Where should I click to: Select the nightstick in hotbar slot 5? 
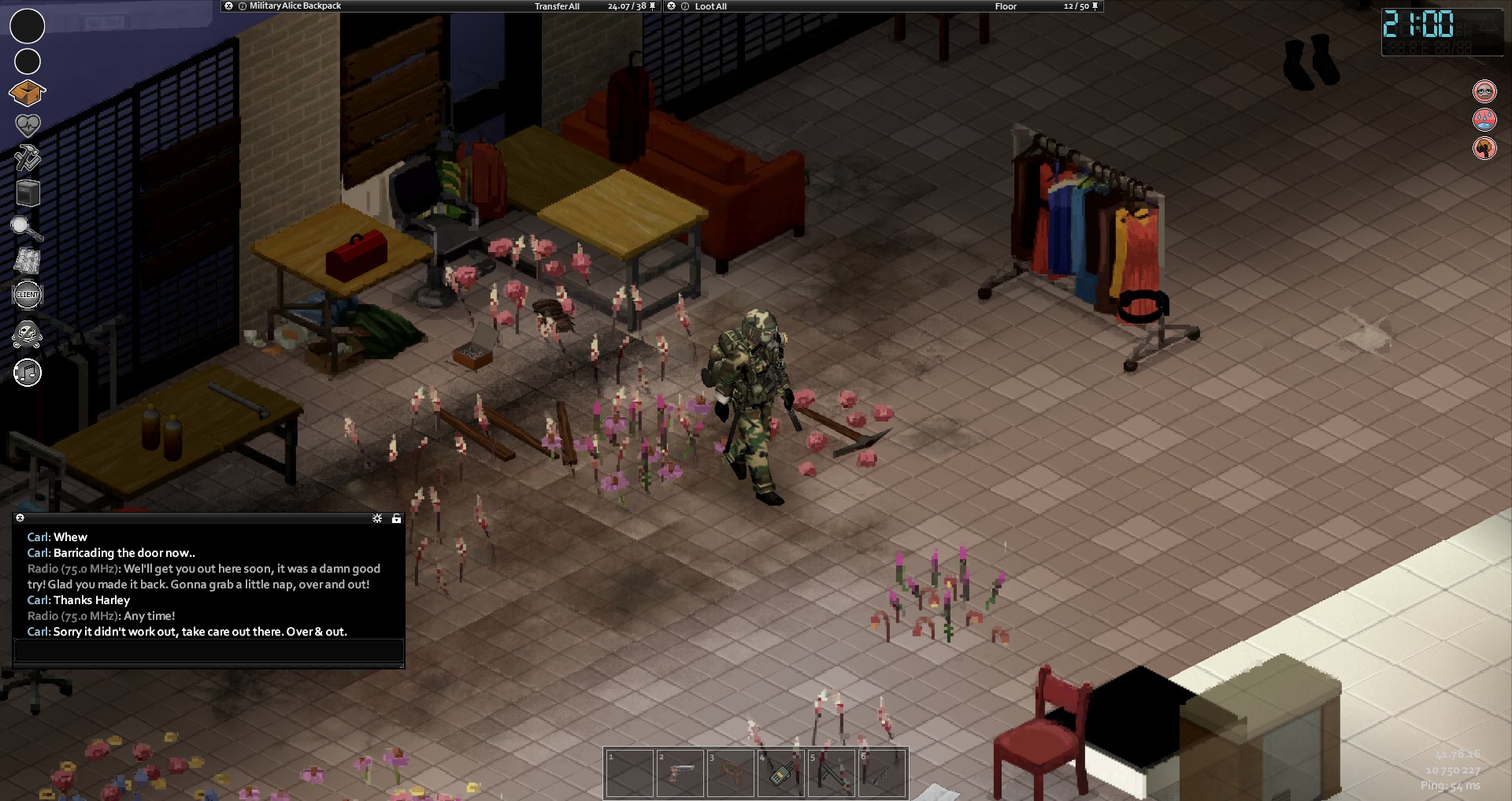[x=831, y=773]
